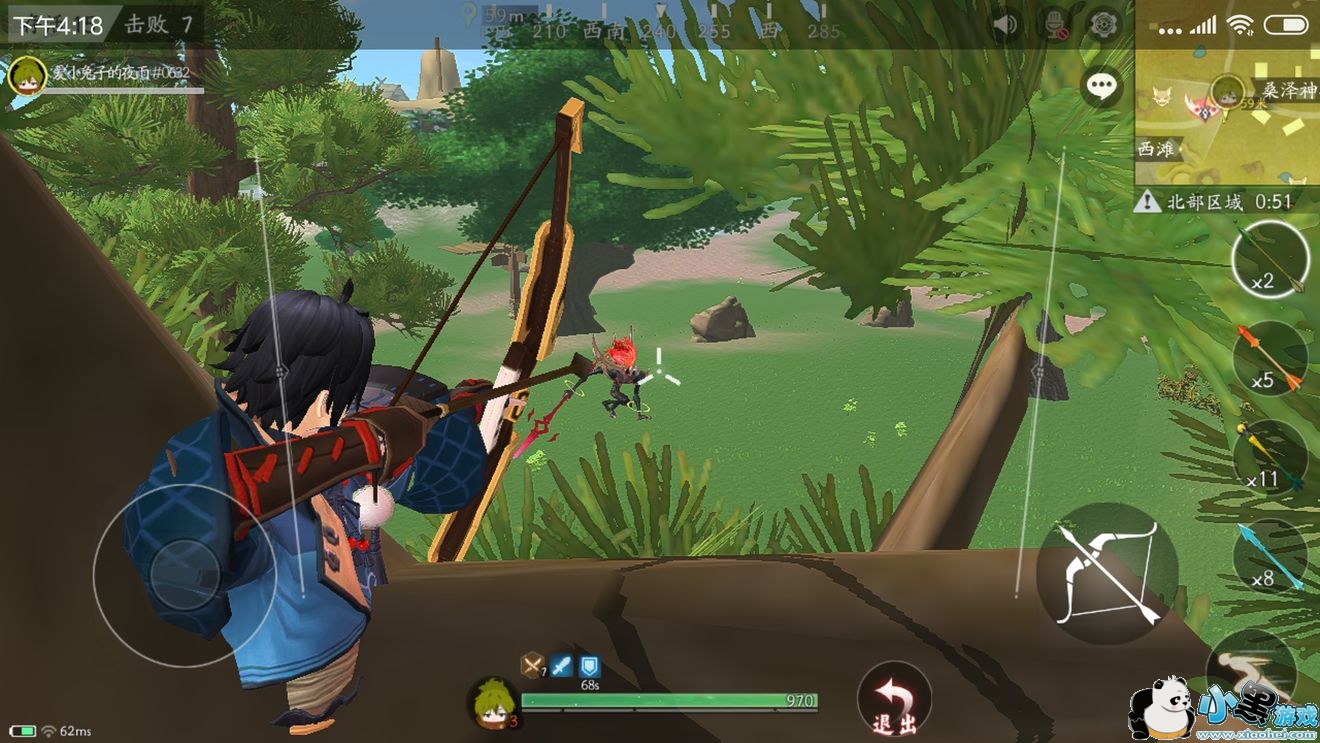The image size is (1320, 743).
Task: Open the chat speech bubble
Action: tap(1102, 87)
